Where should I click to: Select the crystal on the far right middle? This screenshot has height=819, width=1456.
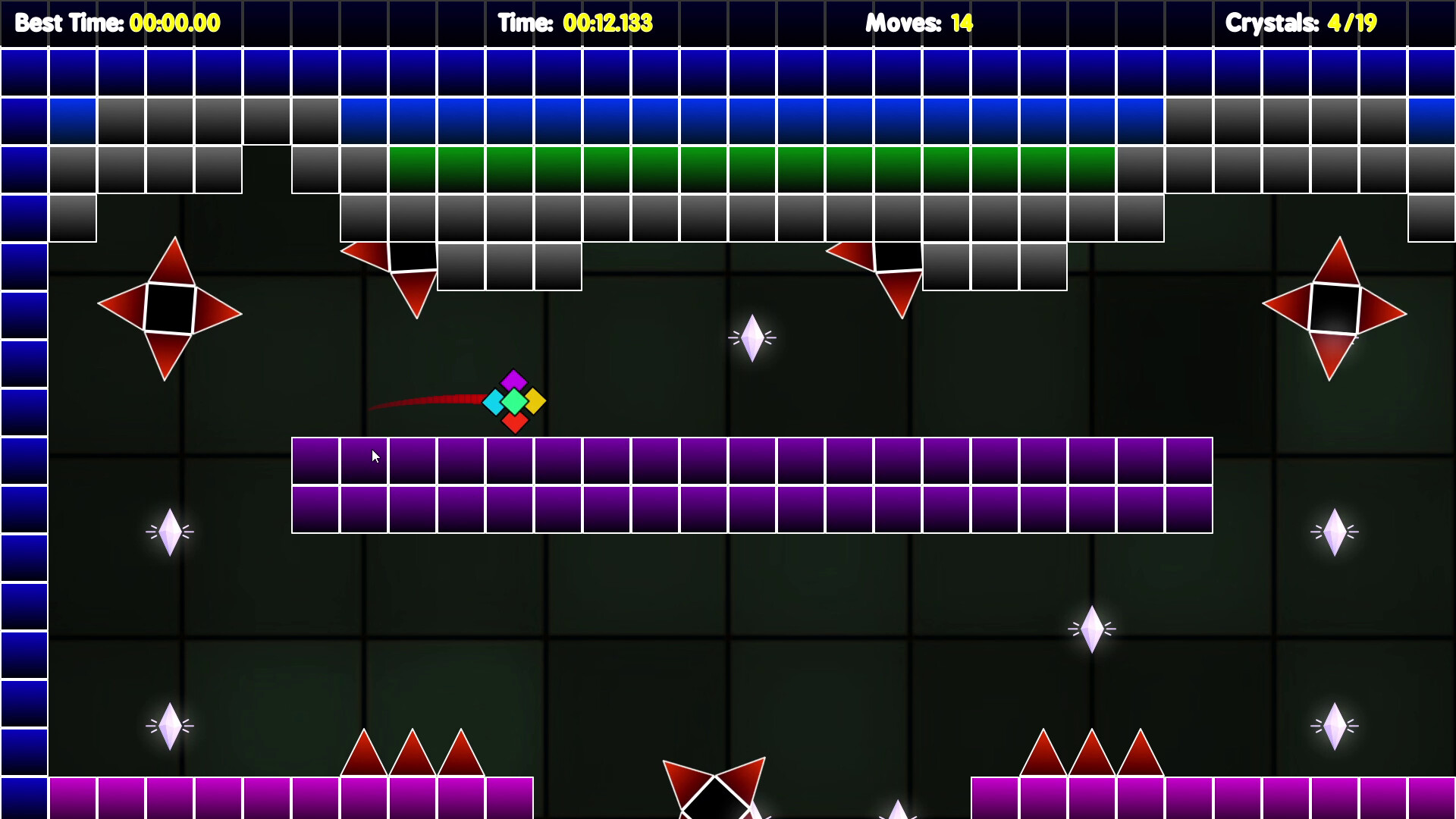[1334, 531]
